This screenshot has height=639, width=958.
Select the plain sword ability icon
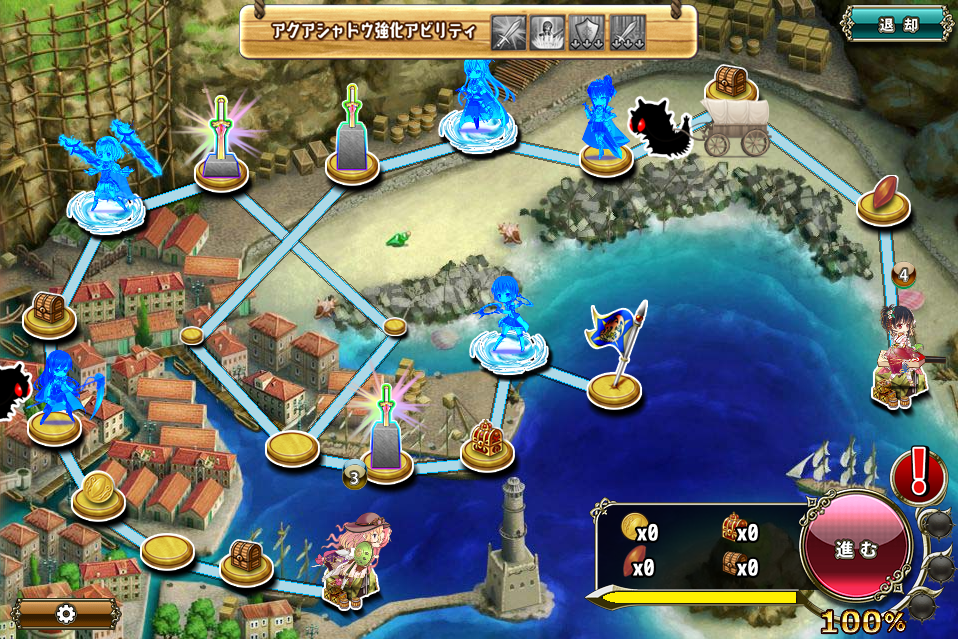509,33
